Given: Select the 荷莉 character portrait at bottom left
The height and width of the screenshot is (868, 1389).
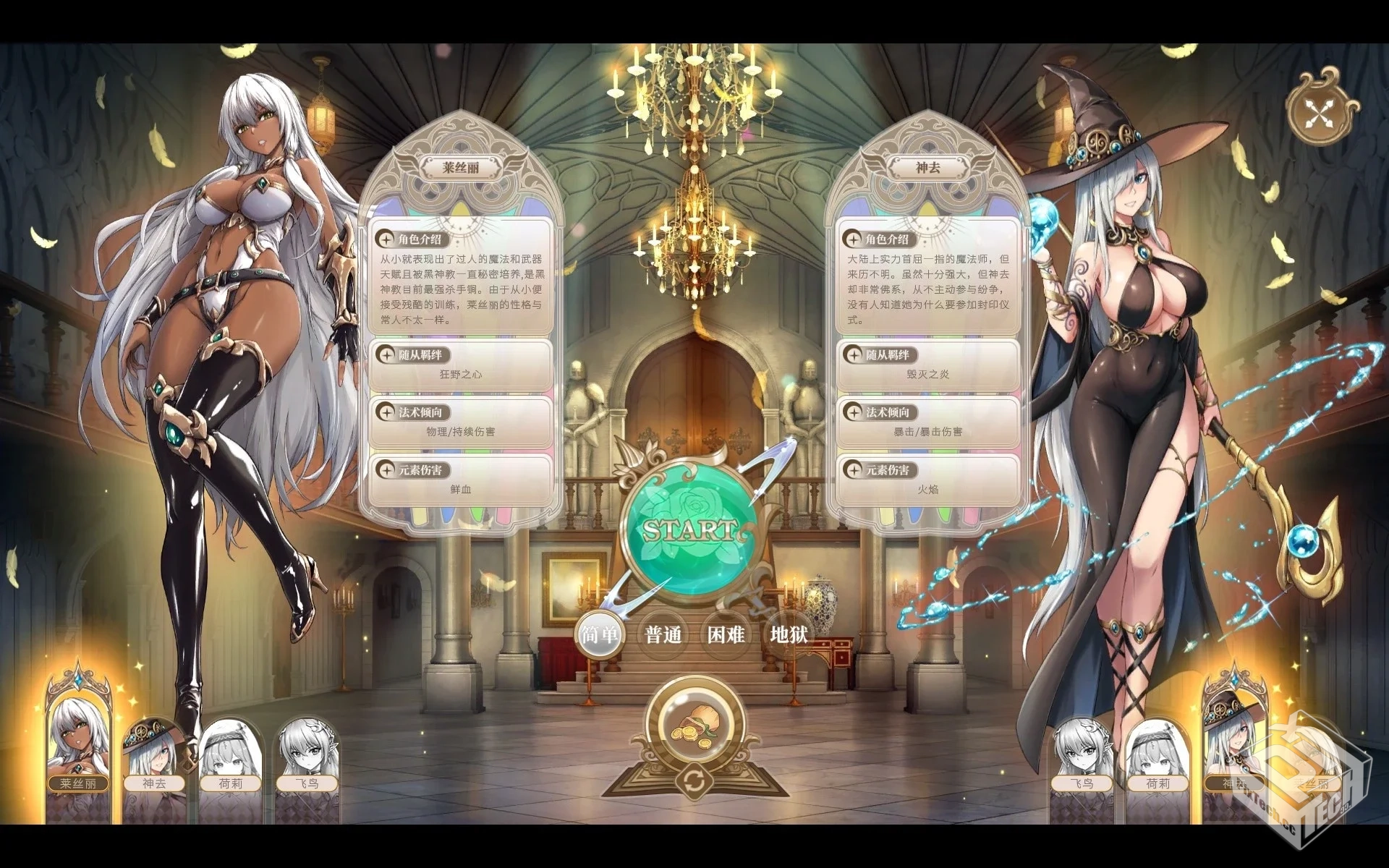Looking at the screenshot, I should tap(230, 752).
